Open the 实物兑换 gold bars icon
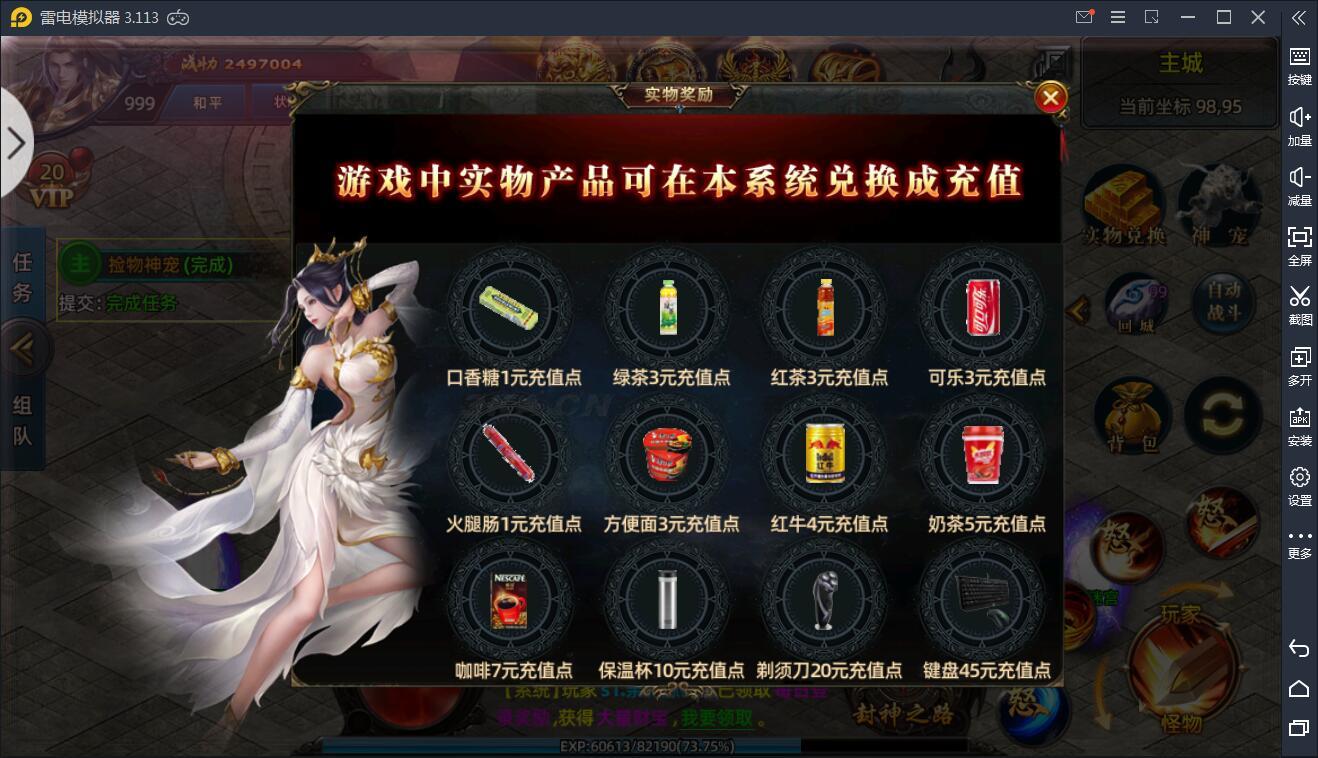Screen dimensions: 1318x758 pyautogui.click(x=1125, y=207)
